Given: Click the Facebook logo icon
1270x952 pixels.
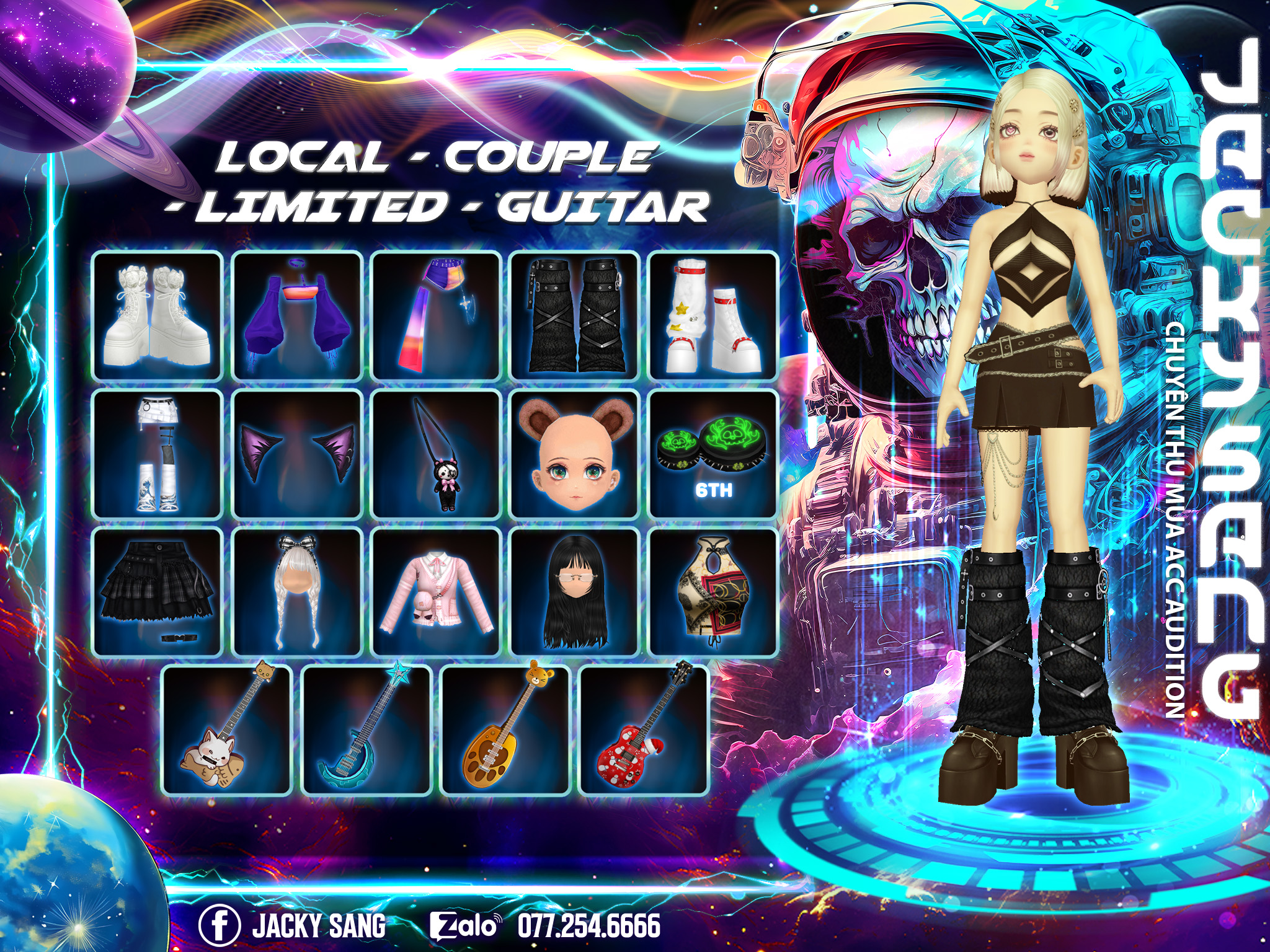Looking at the screenshot, I should click(219, 926).
